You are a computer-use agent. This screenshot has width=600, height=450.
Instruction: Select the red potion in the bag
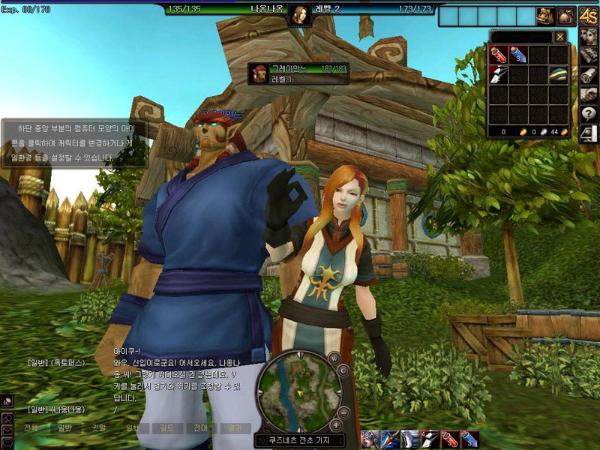pyautogui.click(x=498, y=54)
